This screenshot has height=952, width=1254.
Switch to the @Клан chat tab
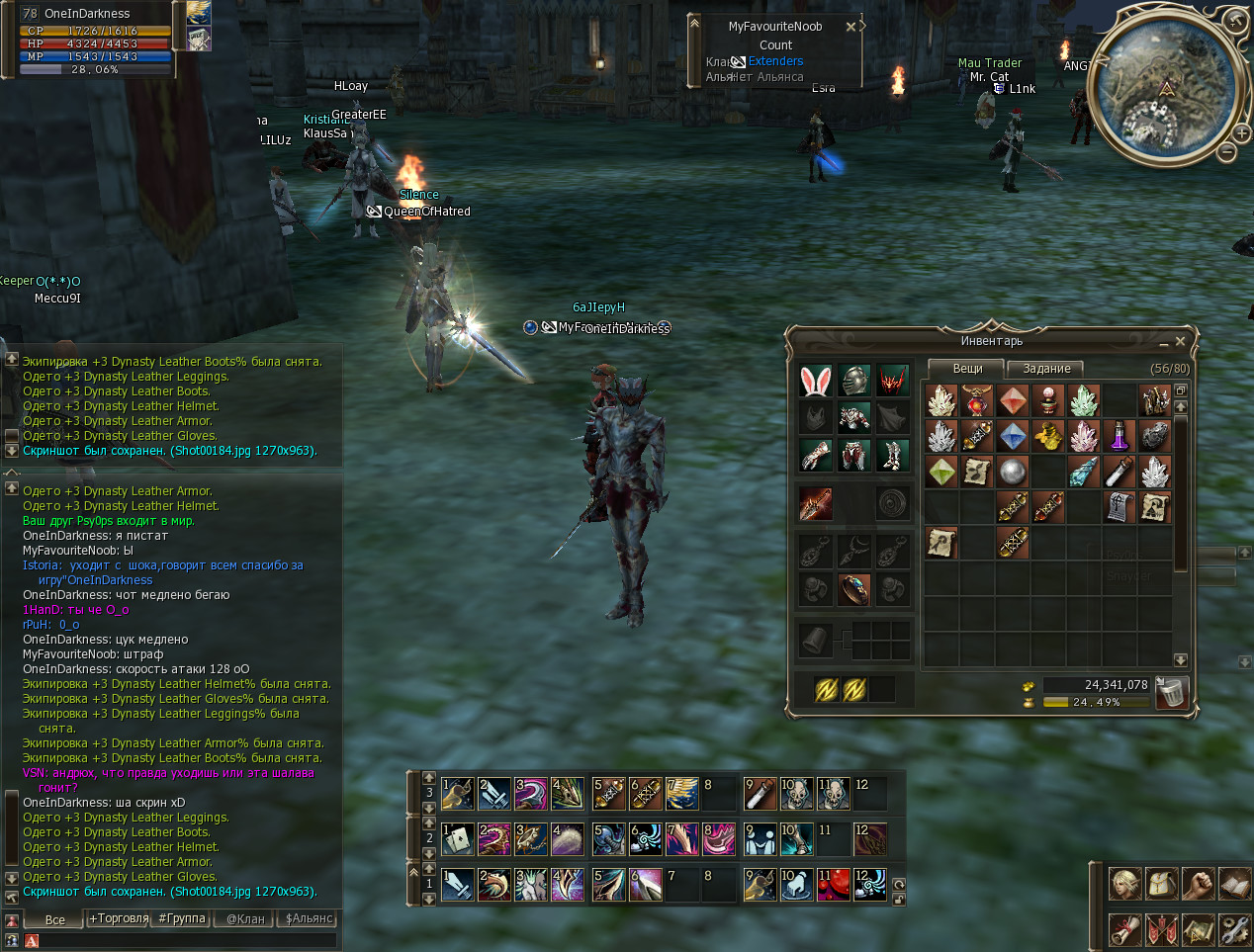[245, 918]
